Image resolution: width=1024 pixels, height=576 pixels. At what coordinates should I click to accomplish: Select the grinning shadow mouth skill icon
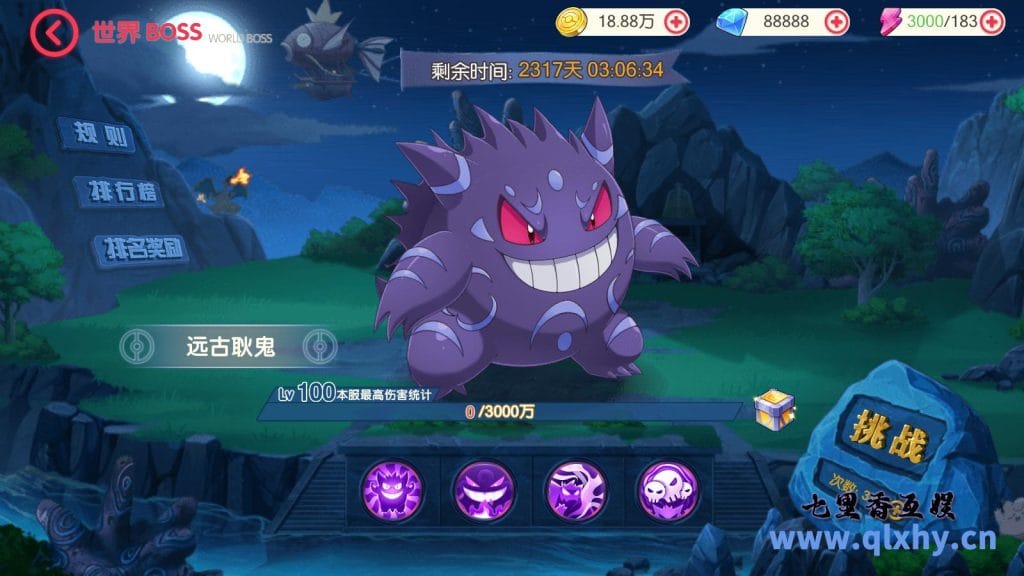point(483,489)
